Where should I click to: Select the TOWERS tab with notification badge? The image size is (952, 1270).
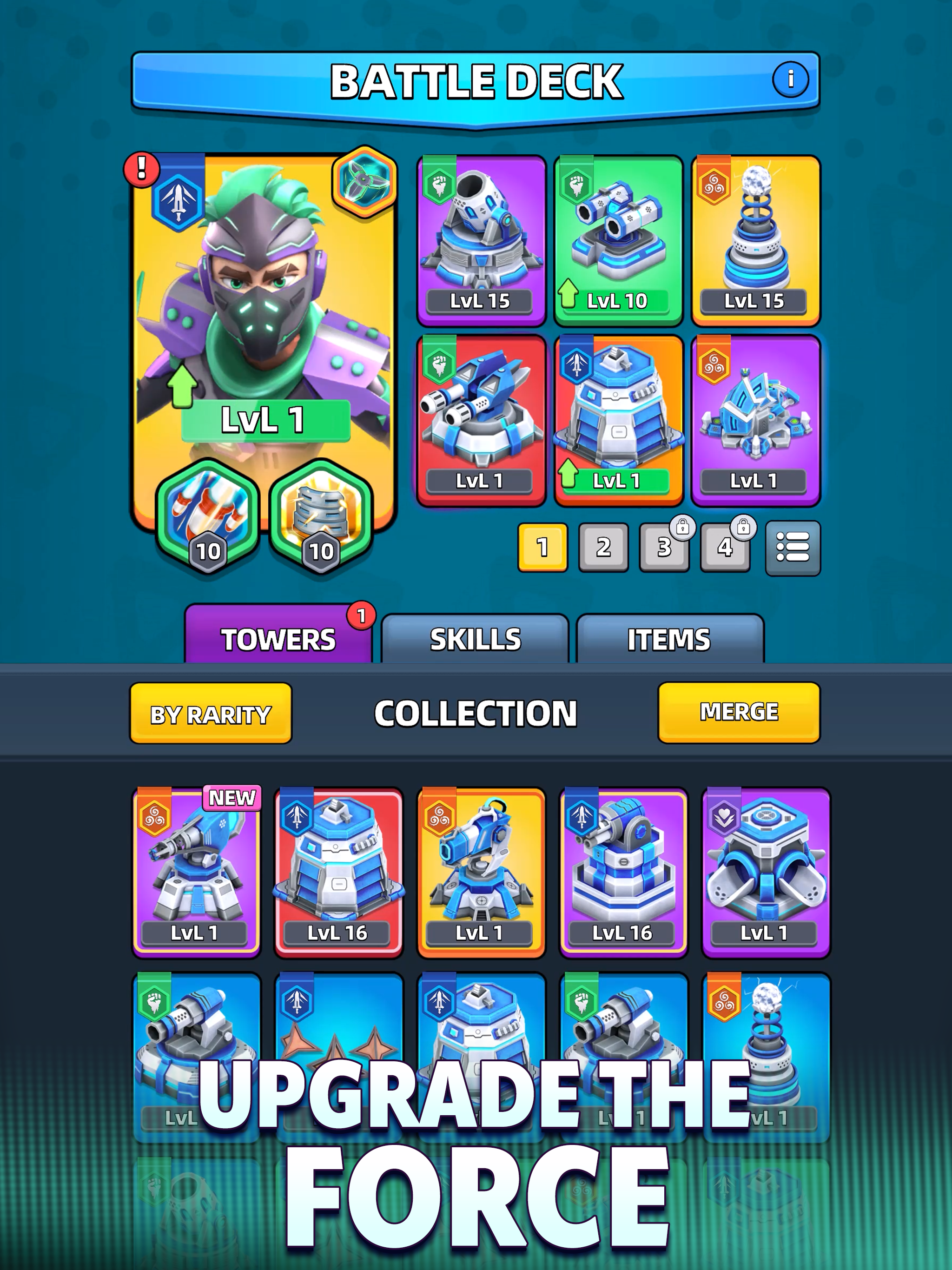pyautogui.click(x=278, y=638)
